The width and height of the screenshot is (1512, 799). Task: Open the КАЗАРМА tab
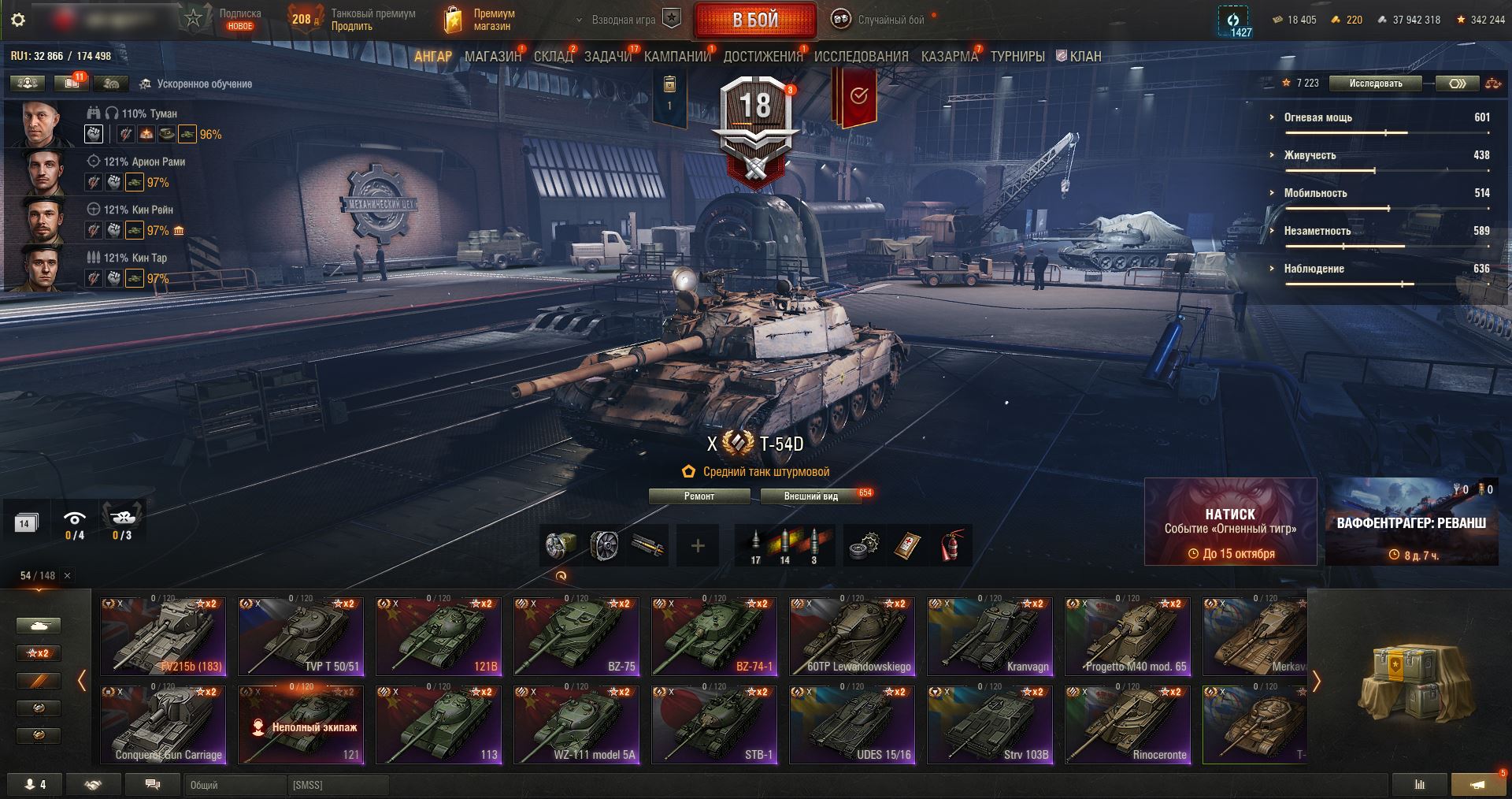(x=949, y=56)
